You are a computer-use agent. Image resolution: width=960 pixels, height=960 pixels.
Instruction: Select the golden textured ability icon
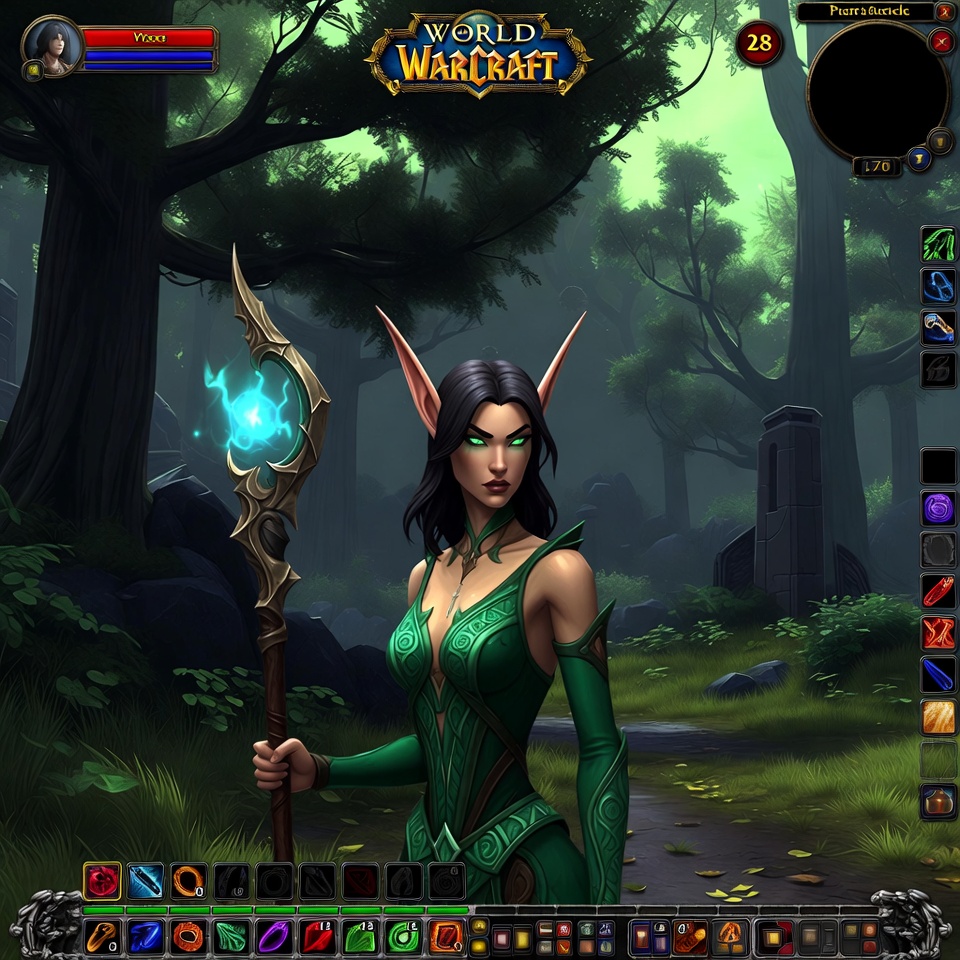coord(938,717)
